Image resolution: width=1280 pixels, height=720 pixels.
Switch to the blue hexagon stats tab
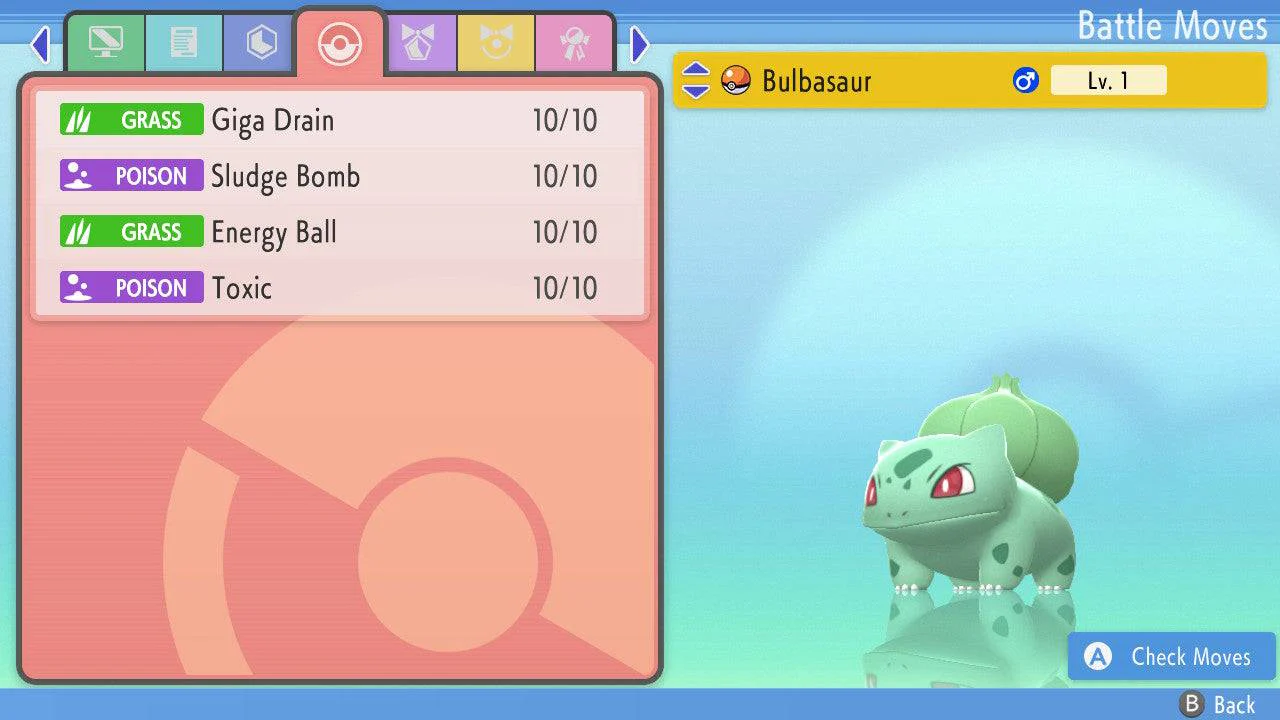click(261, 43)
